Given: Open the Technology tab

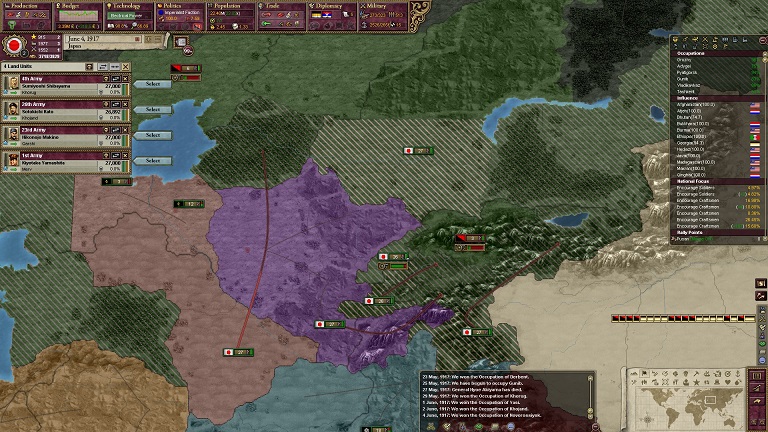Looking at the screenshot, I should coord(128,6).
